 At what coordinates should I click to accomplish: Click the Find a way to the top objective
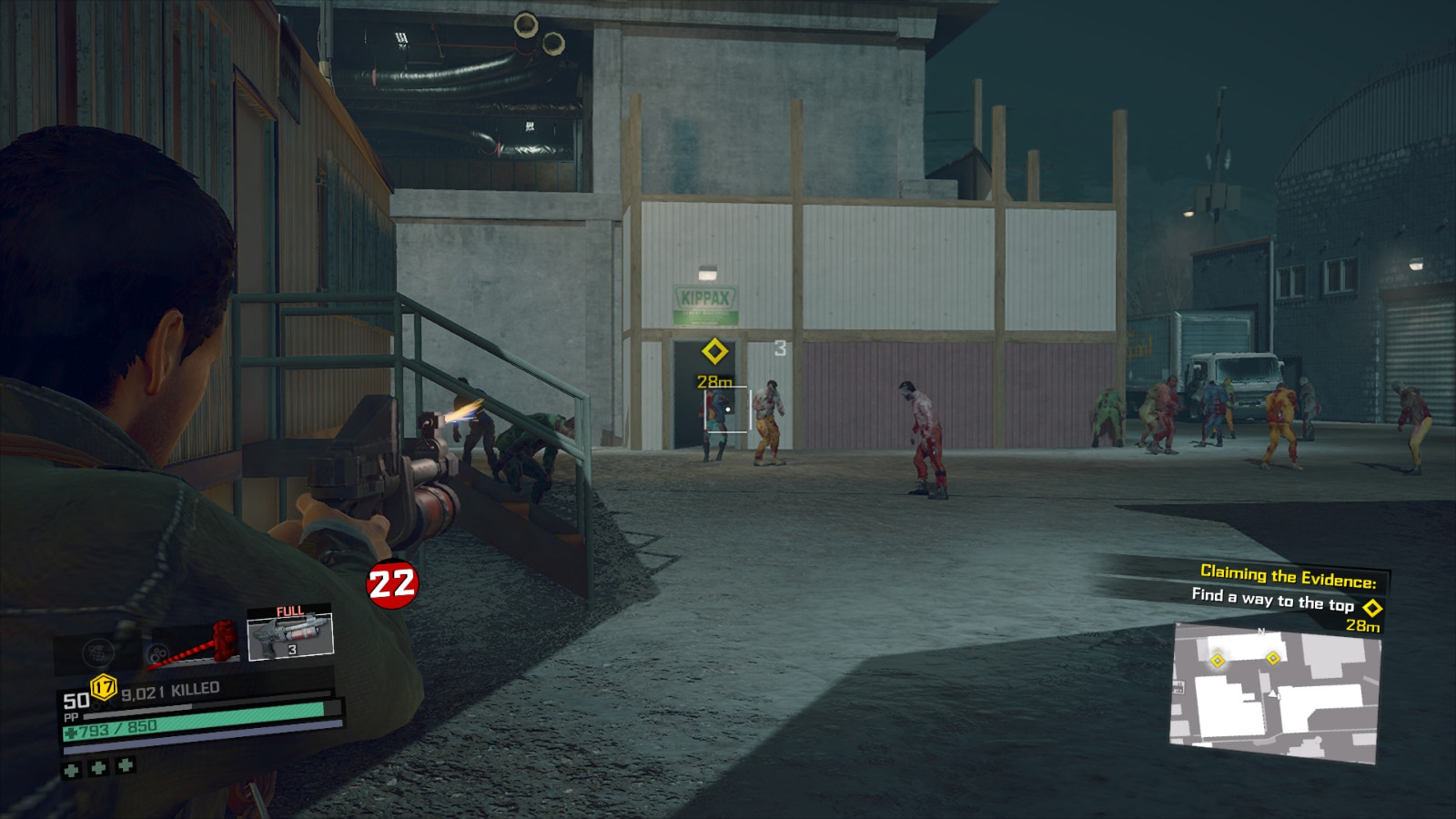1271,599
